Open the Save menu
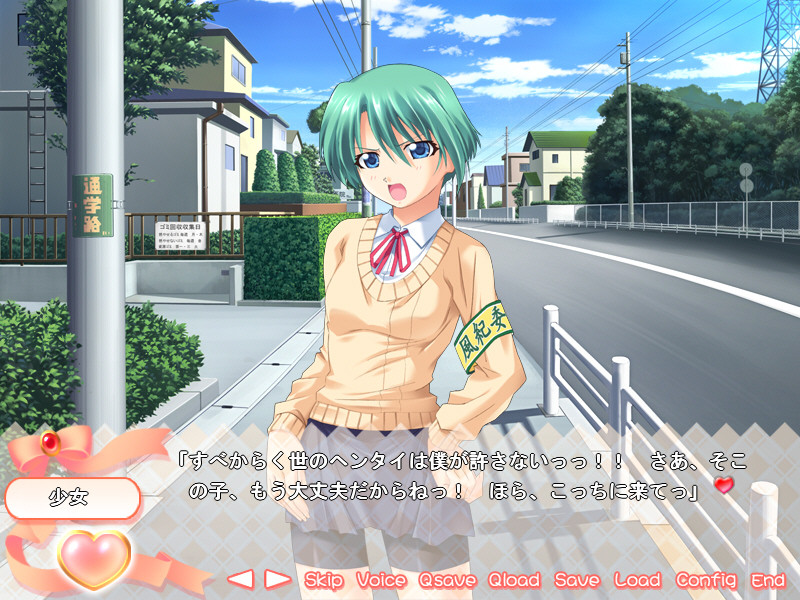Image resolution: width=800 pixels, height=600 pixels. (577, 580)
